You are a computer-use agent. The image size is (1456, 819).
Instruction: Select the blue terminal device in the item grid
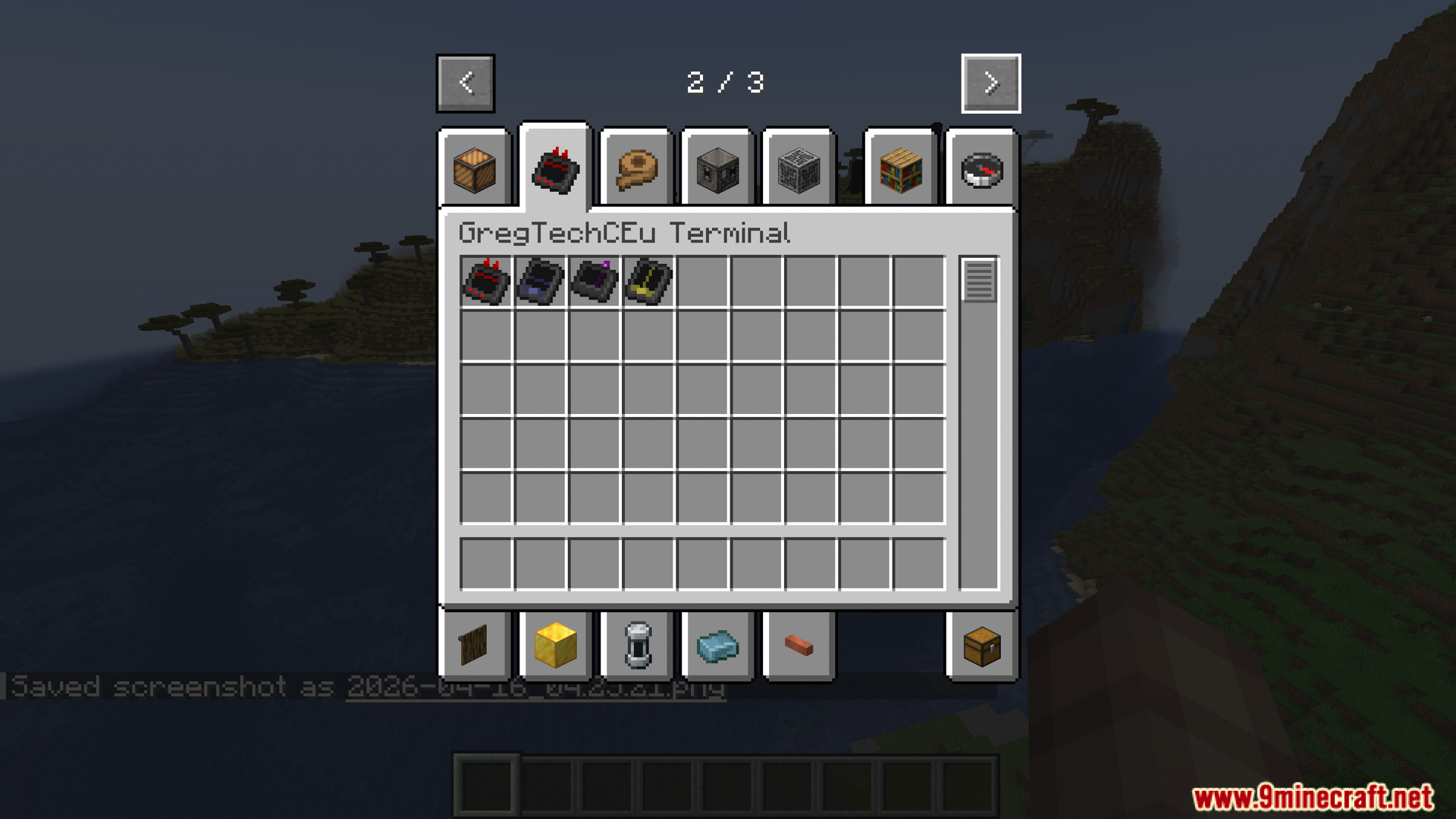coord(539,282)
